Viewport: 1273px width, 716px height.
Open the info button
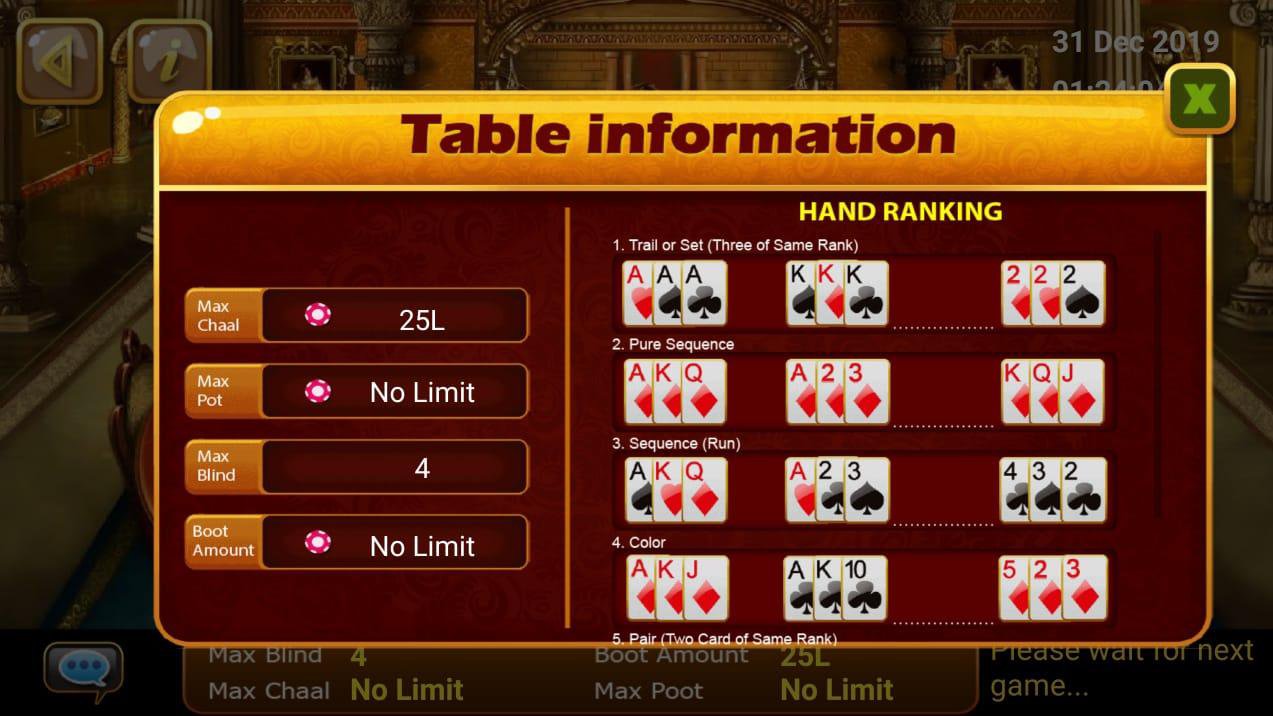click(x=170, y=61)
